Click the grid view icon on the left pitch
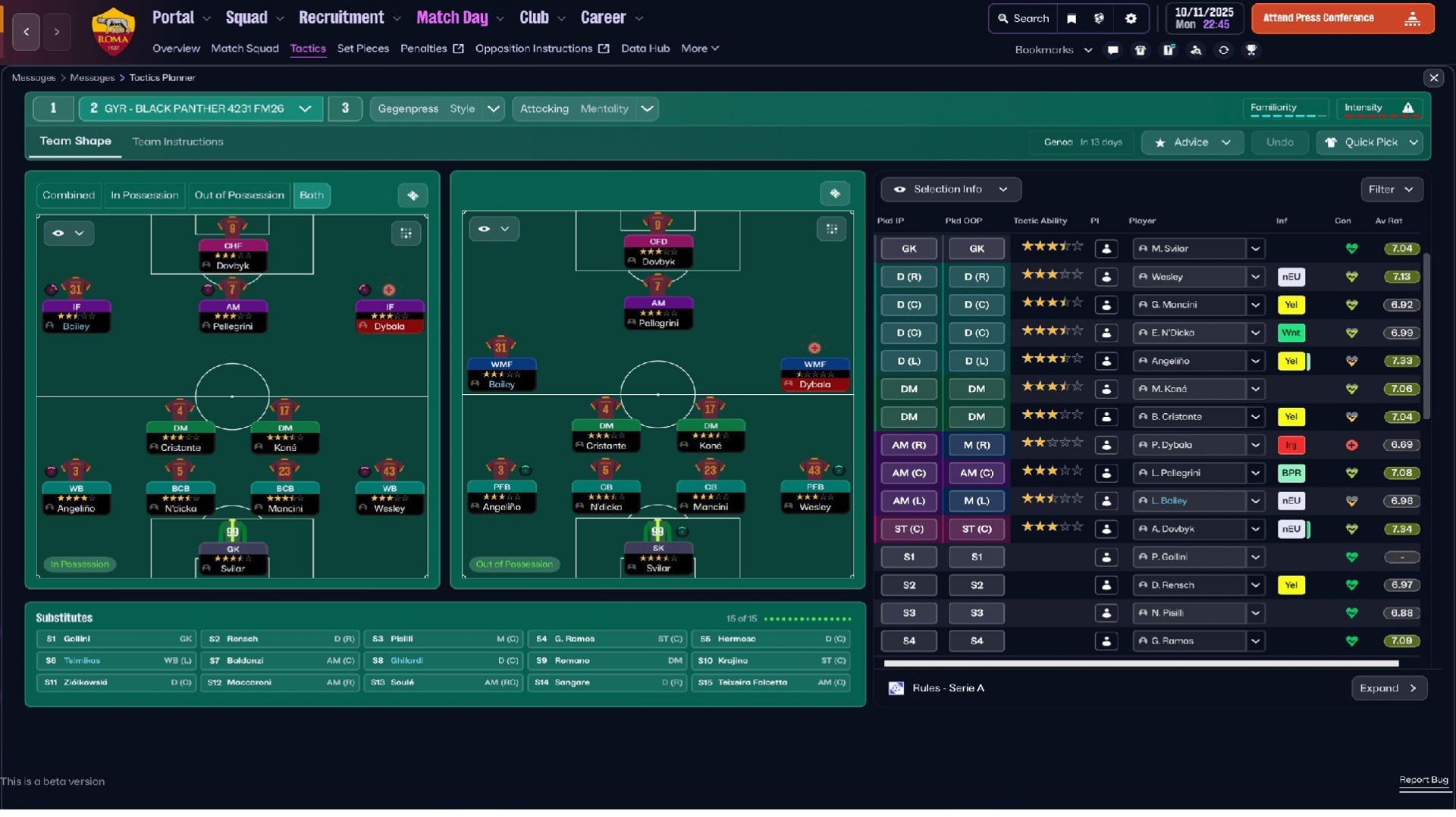 click(x=406, y=233)
